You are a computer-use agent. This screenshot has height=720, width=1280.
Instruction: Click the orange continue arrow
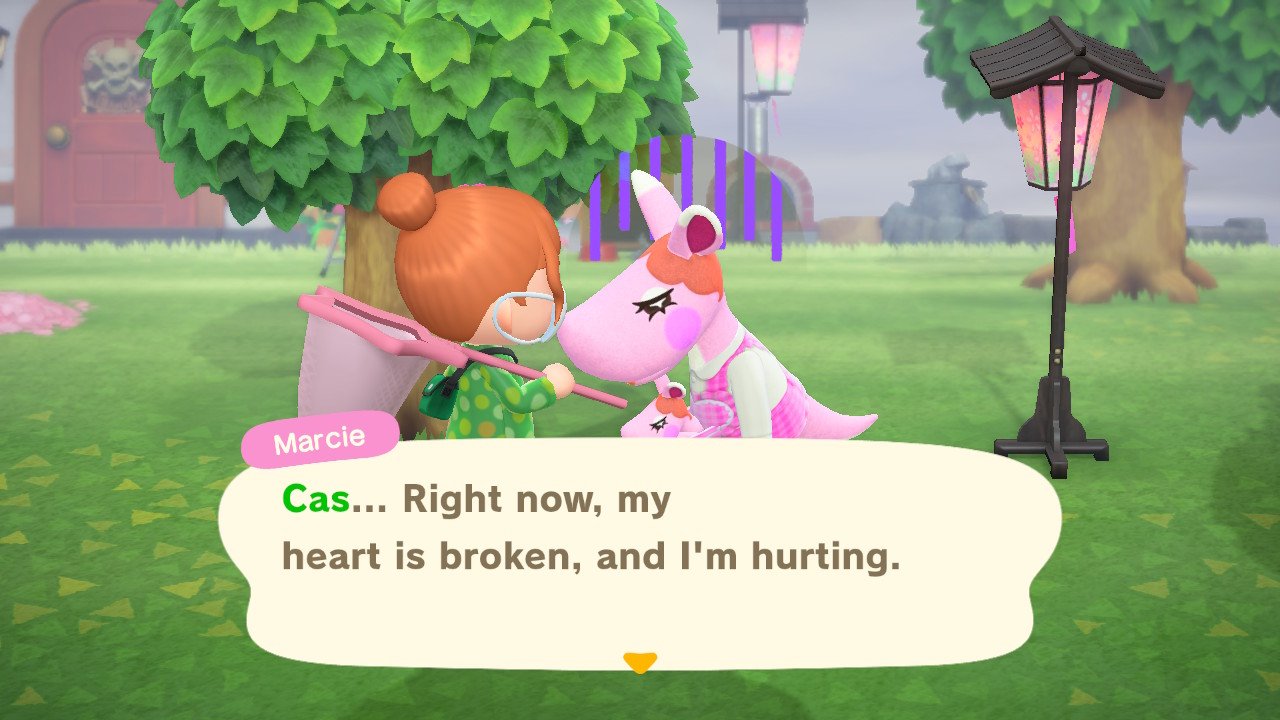coord(640,659)
